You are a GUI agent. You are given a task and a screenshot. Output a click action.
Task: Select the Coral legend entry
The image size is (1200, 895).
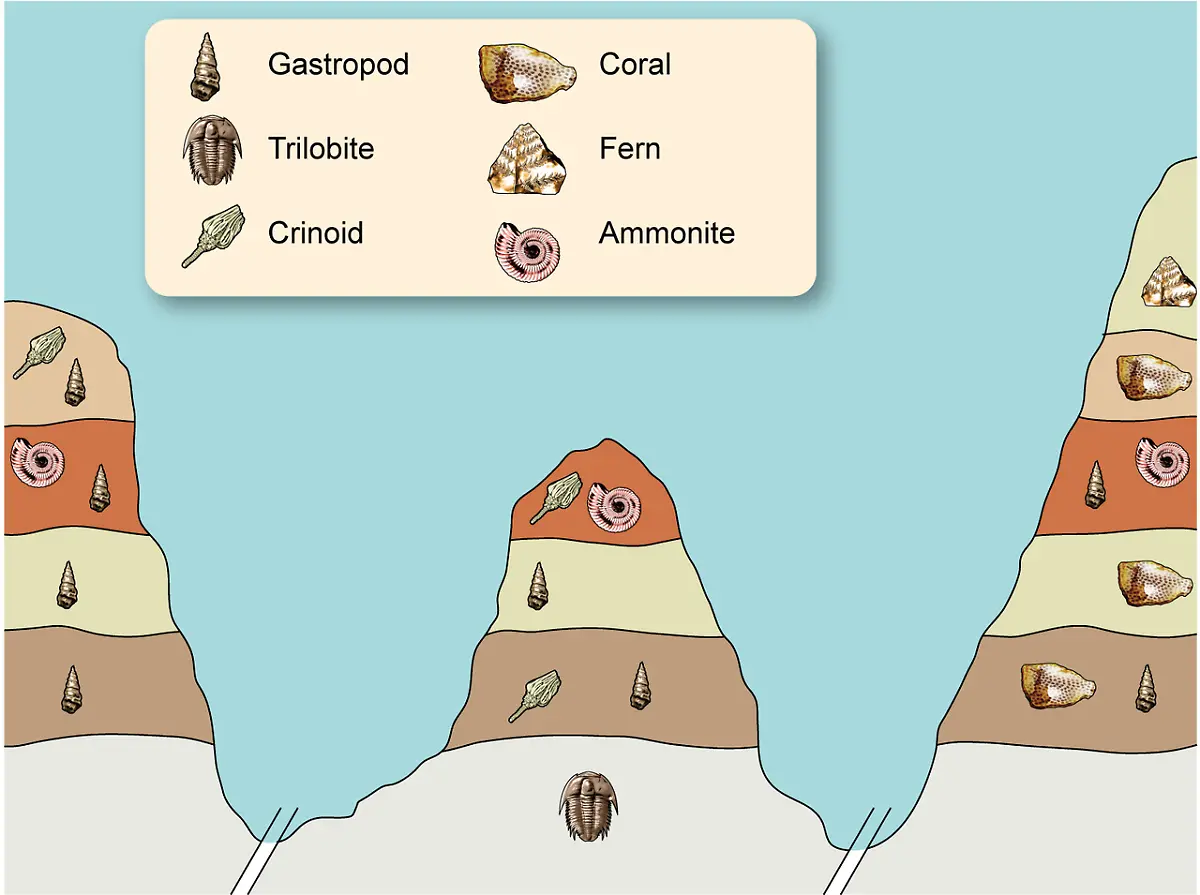(x=634, y=65)
